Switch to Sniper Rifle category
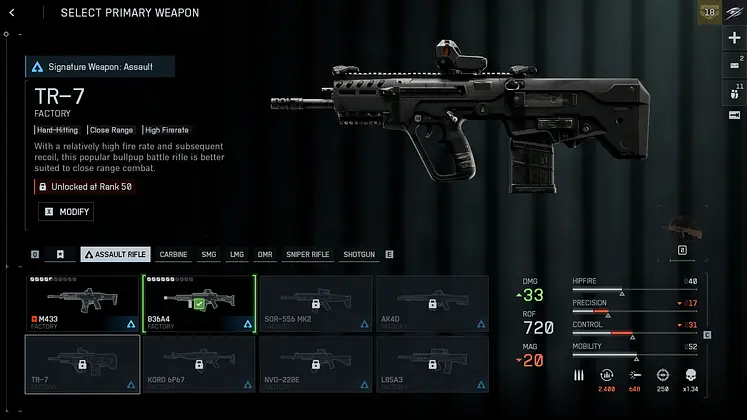Viewport: 747px width, 420px height. pyautogui.click(x=307, y=255)
